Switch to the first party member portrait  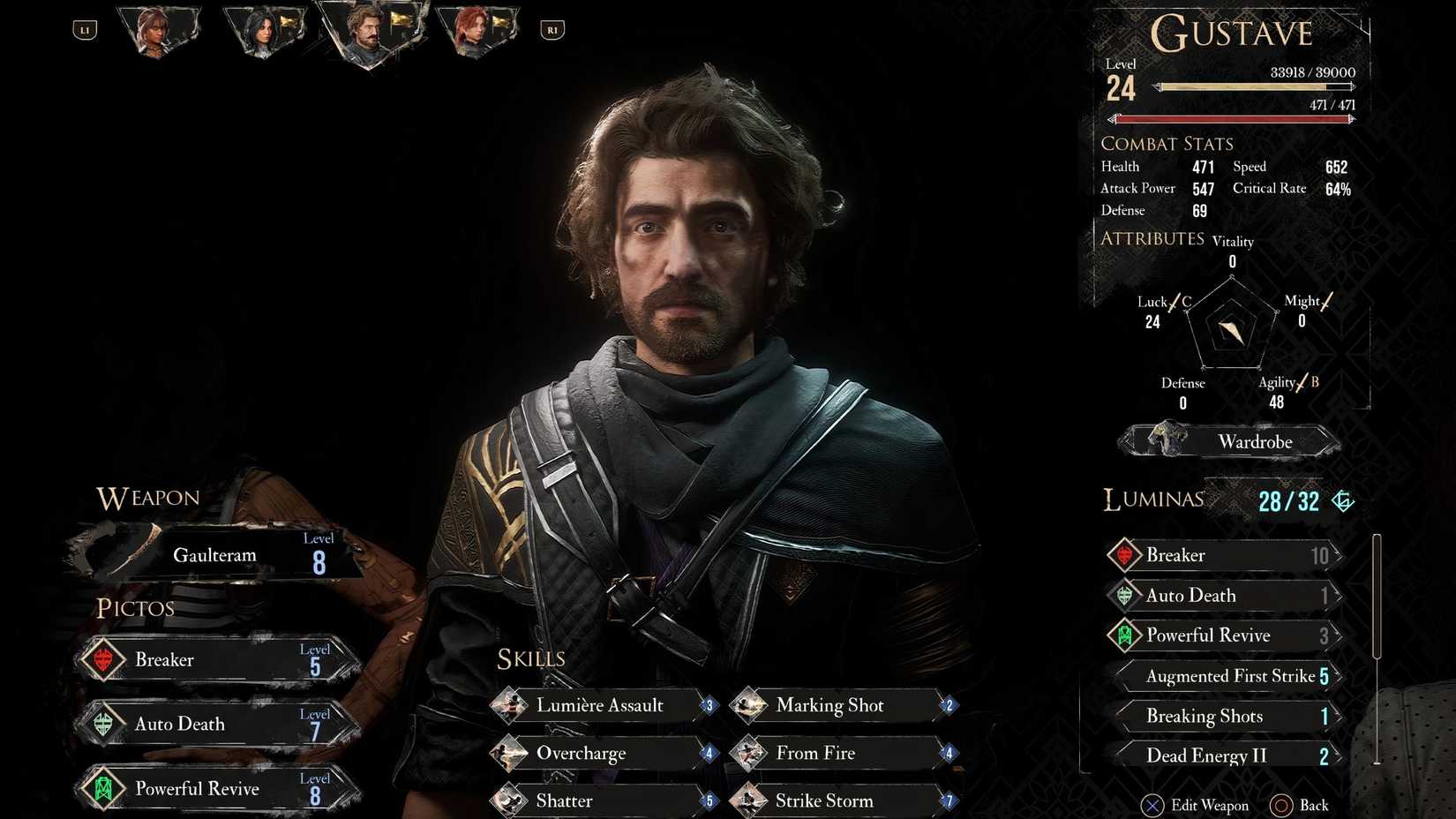point(156,31)
